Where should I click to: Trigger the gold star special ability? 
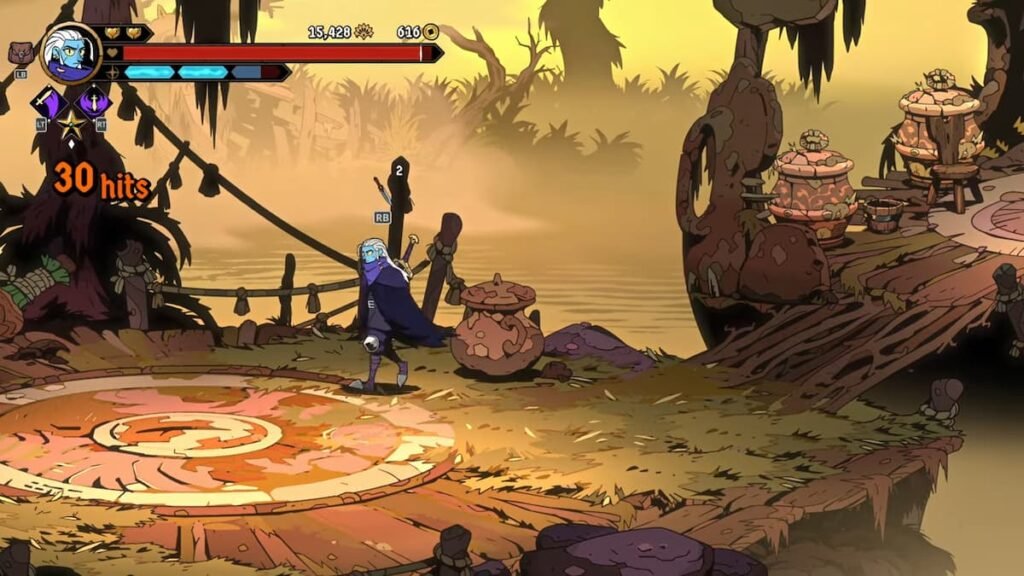click(x=71, y=125)
